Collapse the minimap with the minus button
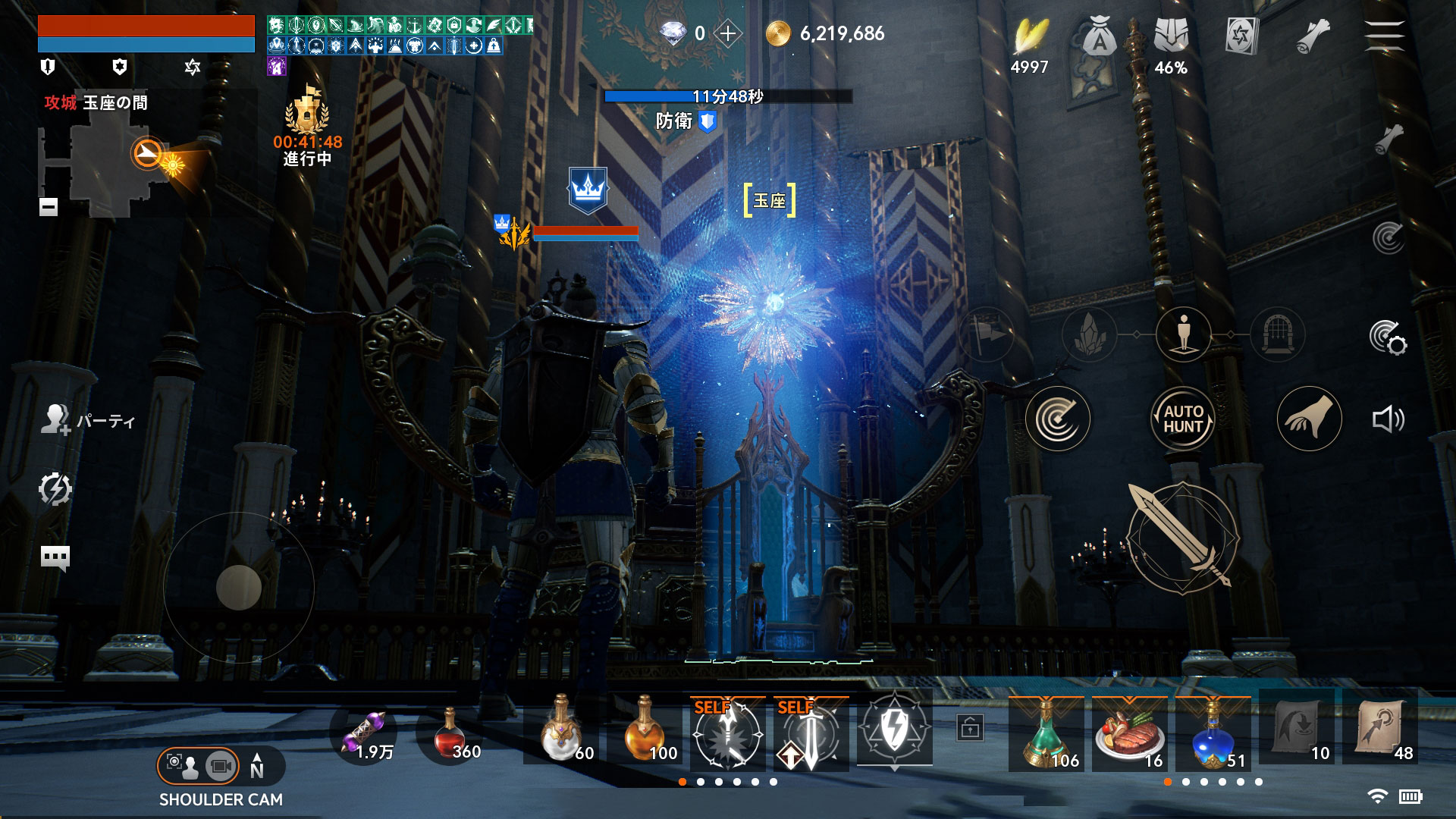Viewport: 1456px width, 819px height. coord(49,206)
